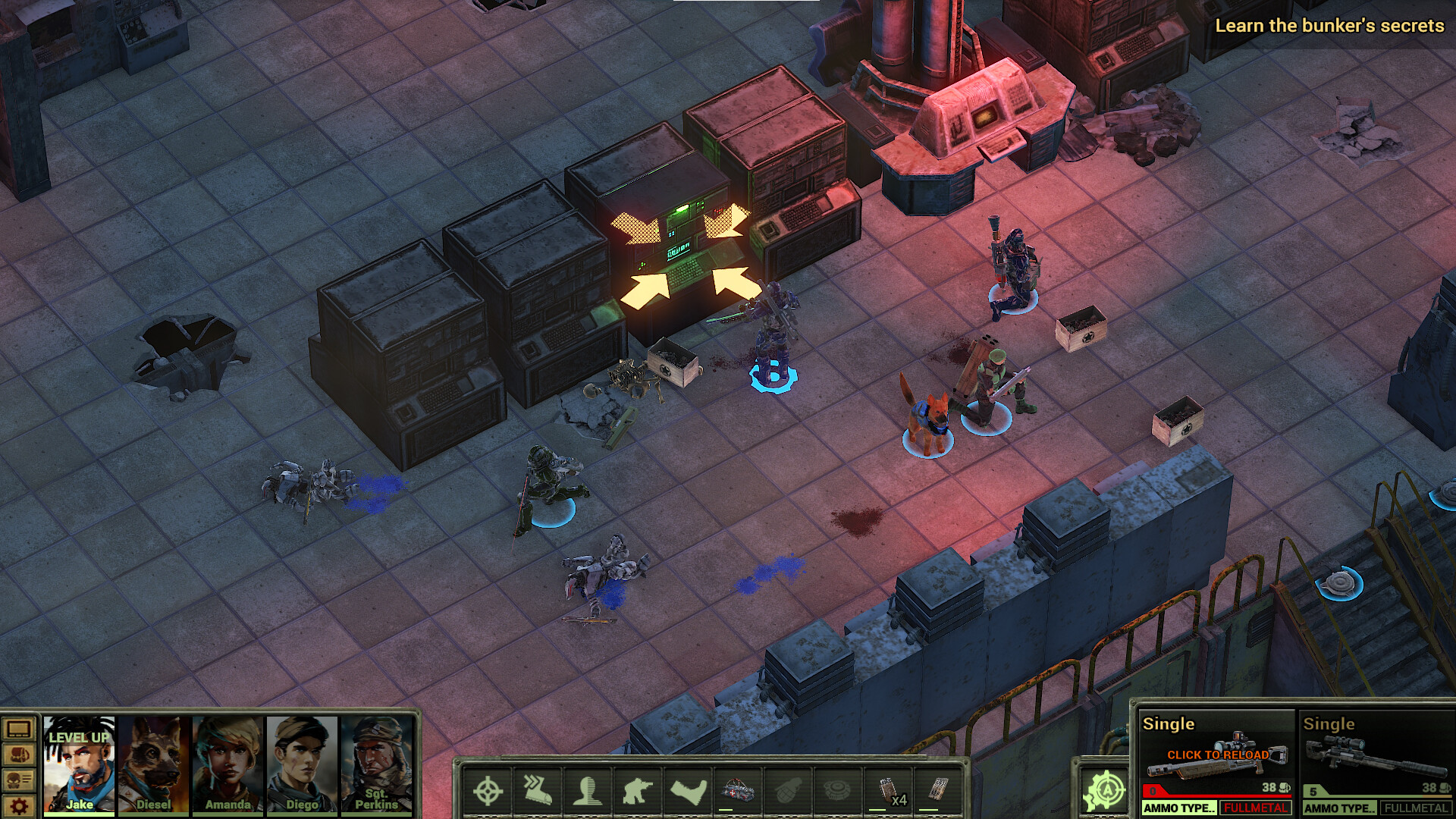
Task: Pick Sgt. Perkins' portrait
Action: pos(376,764)
